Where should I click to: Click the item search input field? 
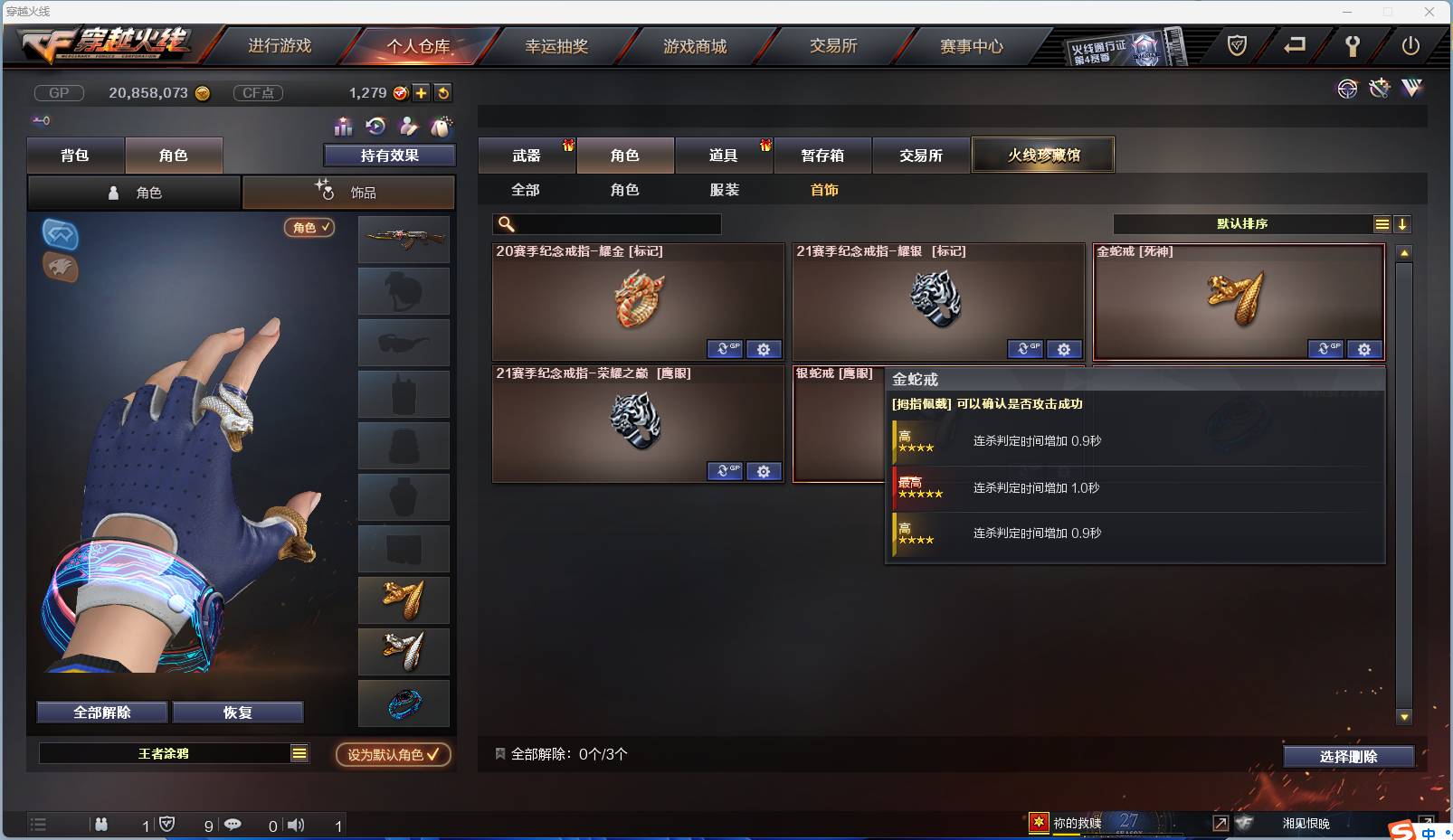(x=606, y=223)
